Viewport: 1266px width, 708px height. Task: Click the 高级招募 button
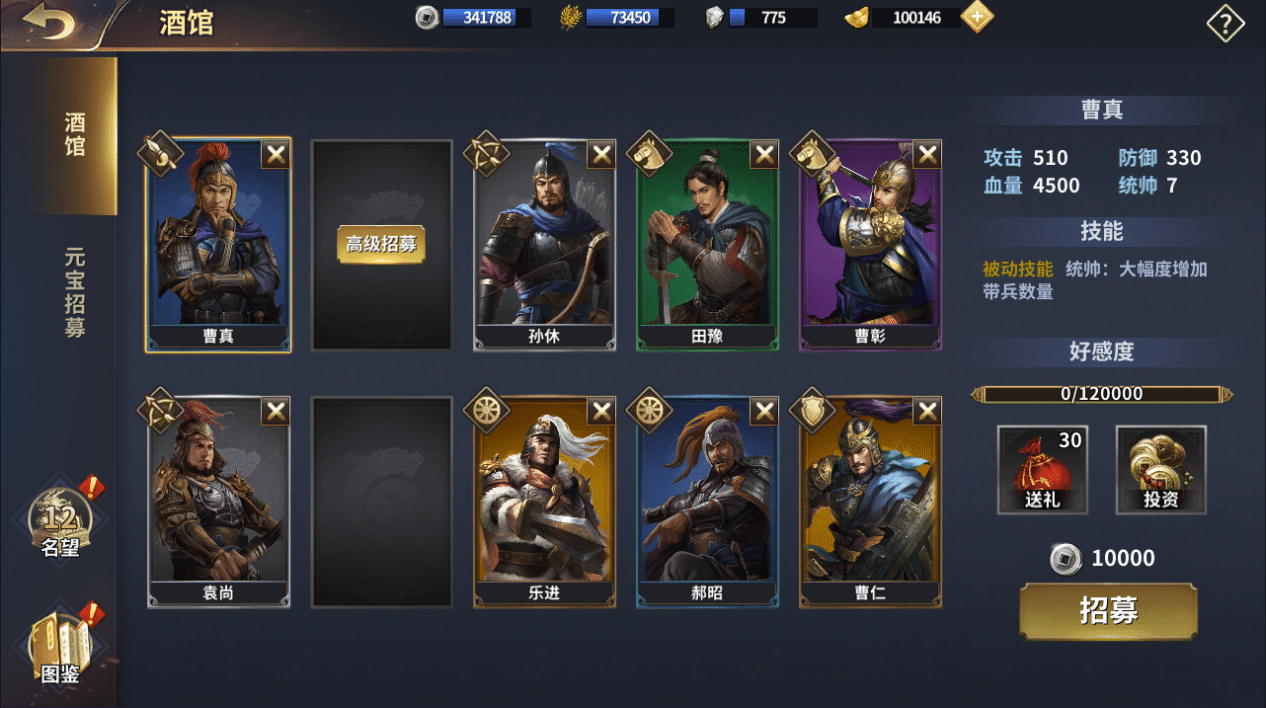(x=381, y=244)
